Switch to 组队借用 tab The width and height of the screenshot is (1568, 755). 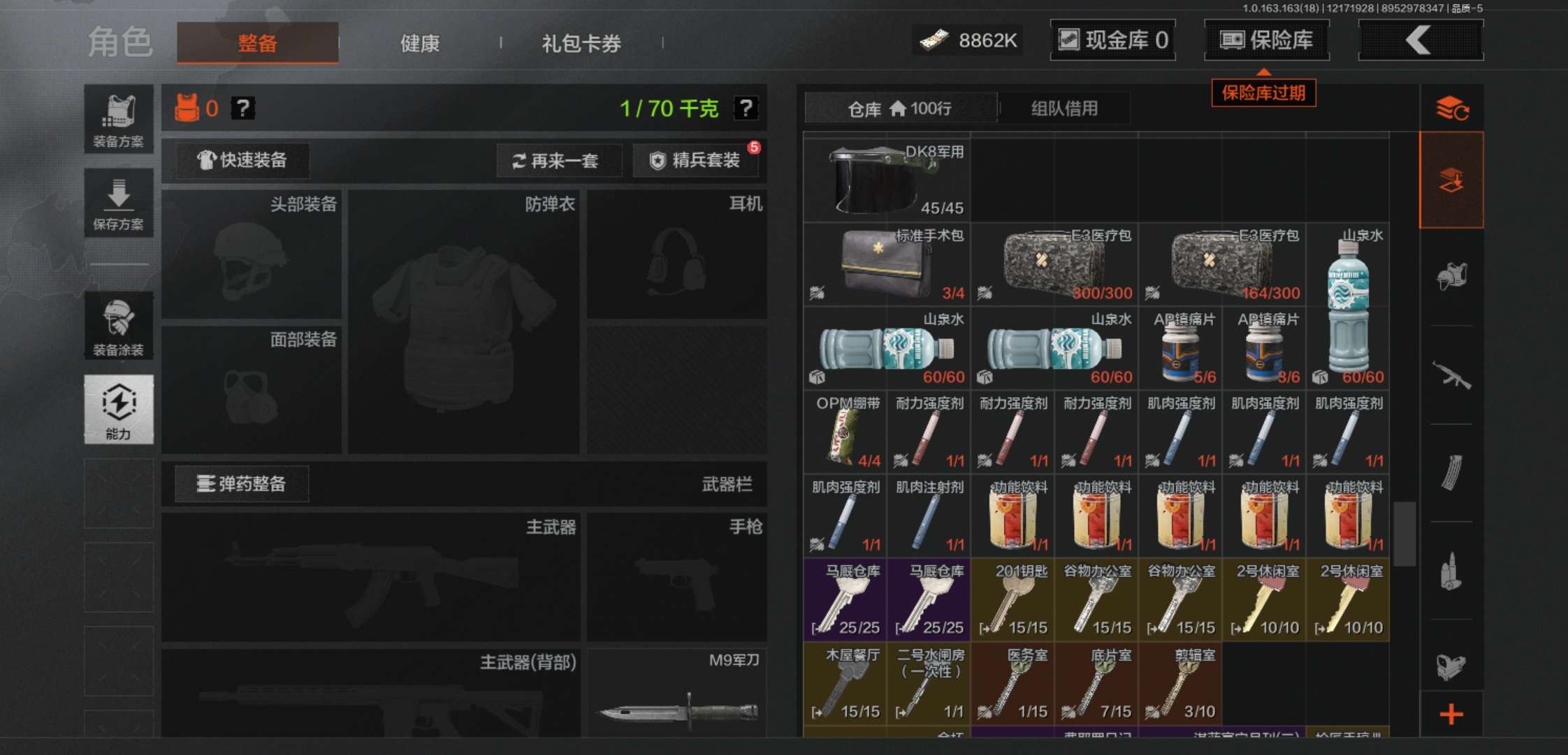point(1064,108)
